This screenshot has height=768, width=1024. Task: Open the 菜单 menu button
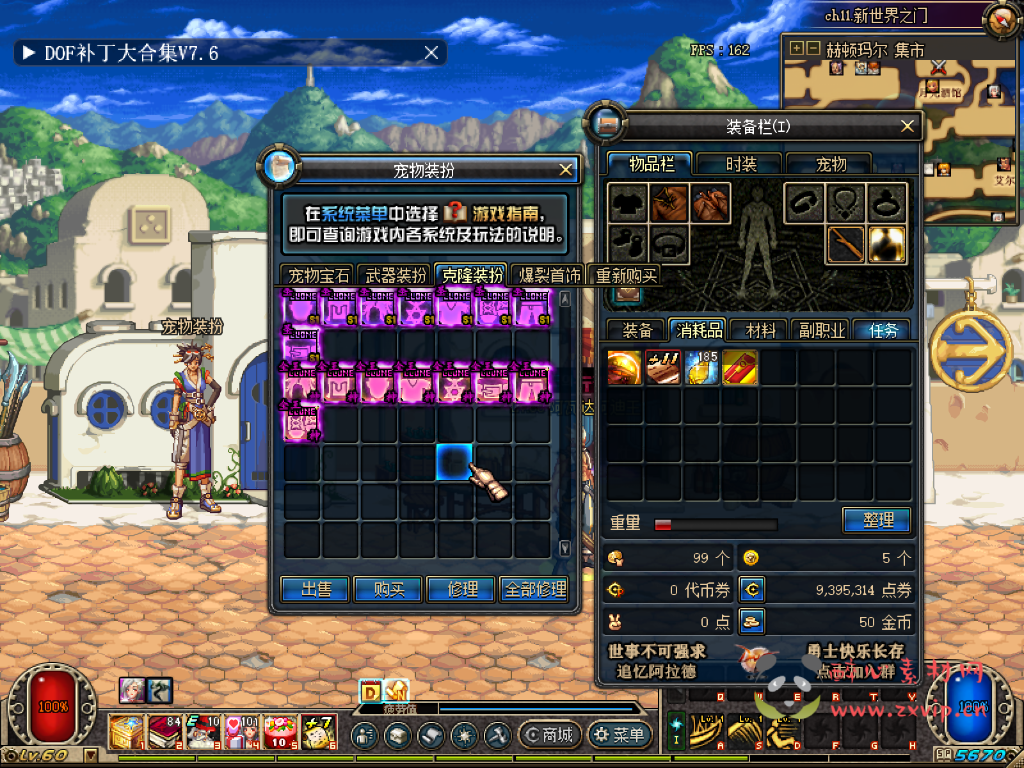coord(620,735)
